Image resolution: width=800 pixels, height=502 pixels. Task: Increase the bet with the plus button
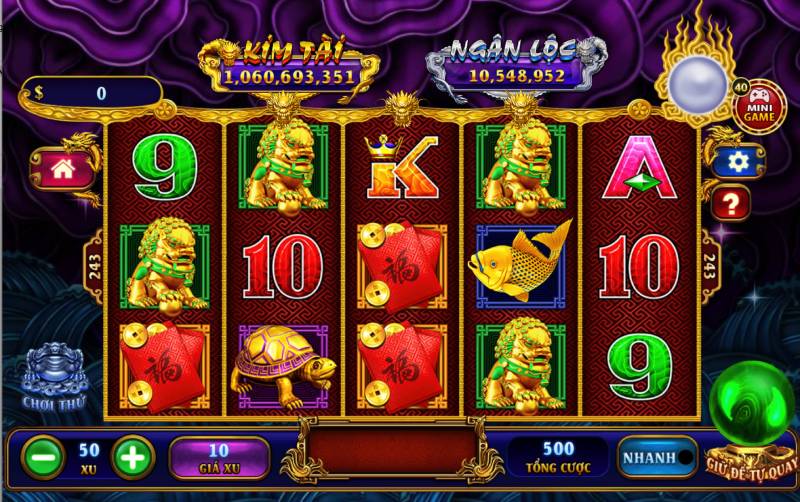point(132,457)
